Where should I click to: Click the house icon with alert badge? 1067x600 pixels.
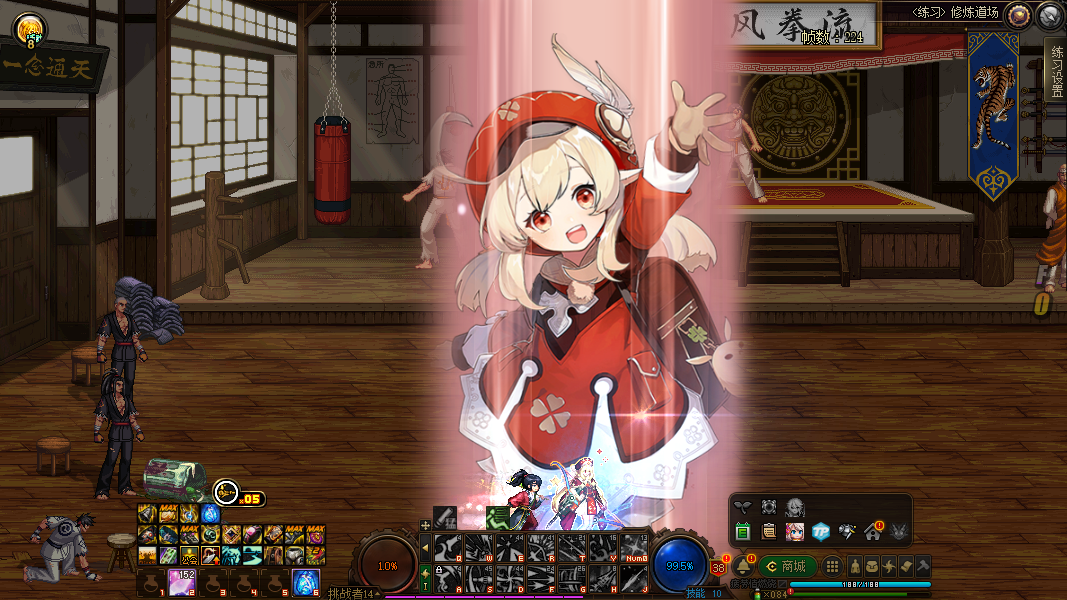[873, 531]
